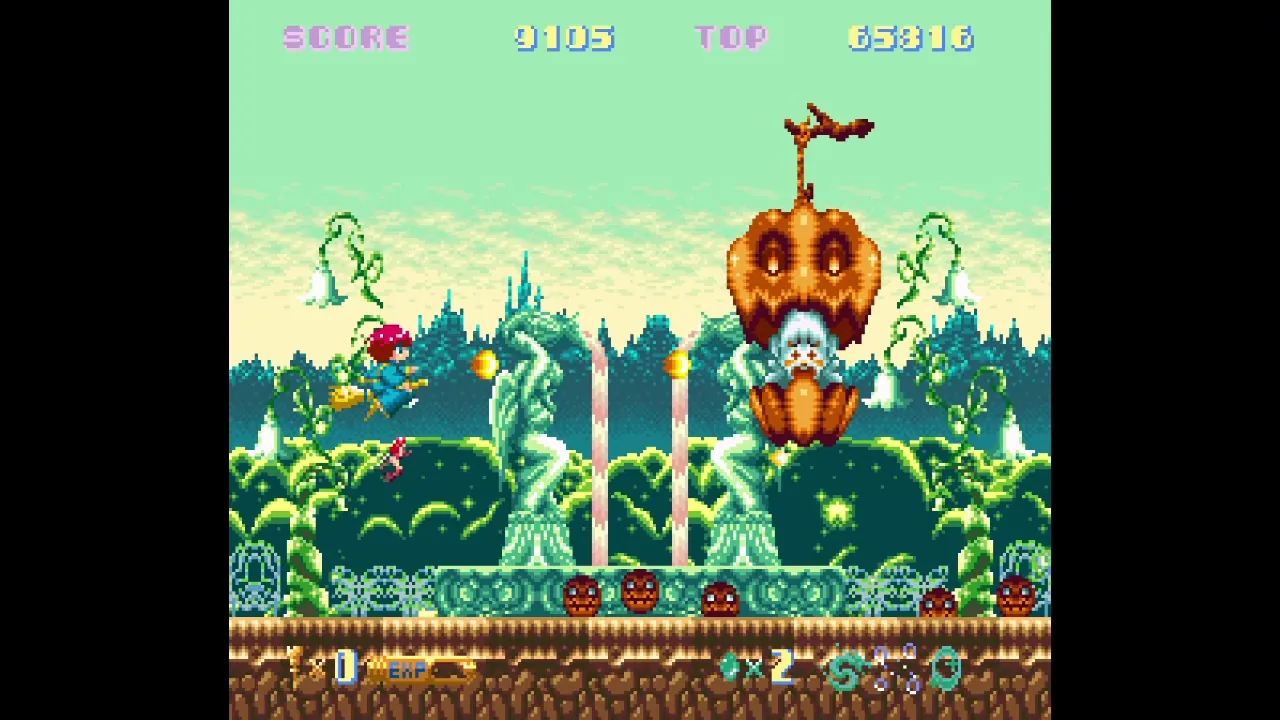This screenshot has width=1280, height=720.
Task: Click the TOP label in the header
Action: coord(731,38)
